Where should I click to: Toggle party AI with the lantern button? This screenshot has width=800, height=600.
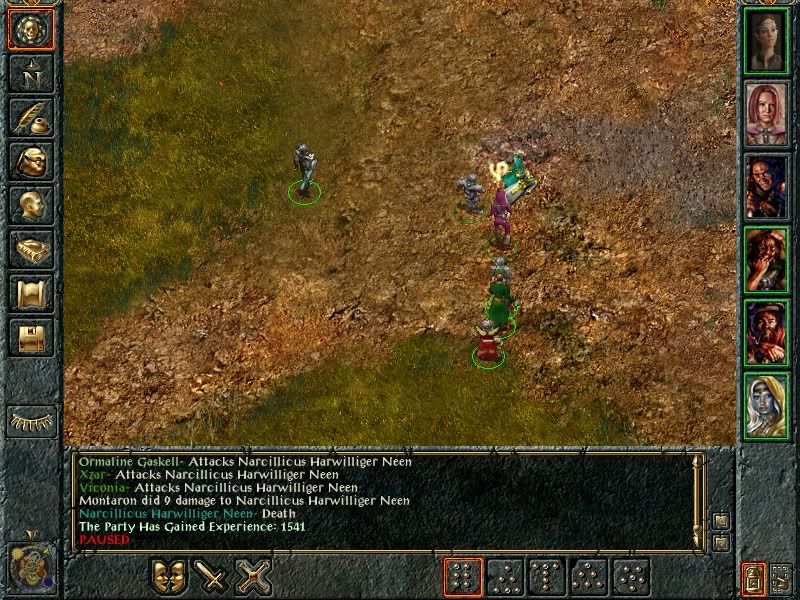[752, 578]
